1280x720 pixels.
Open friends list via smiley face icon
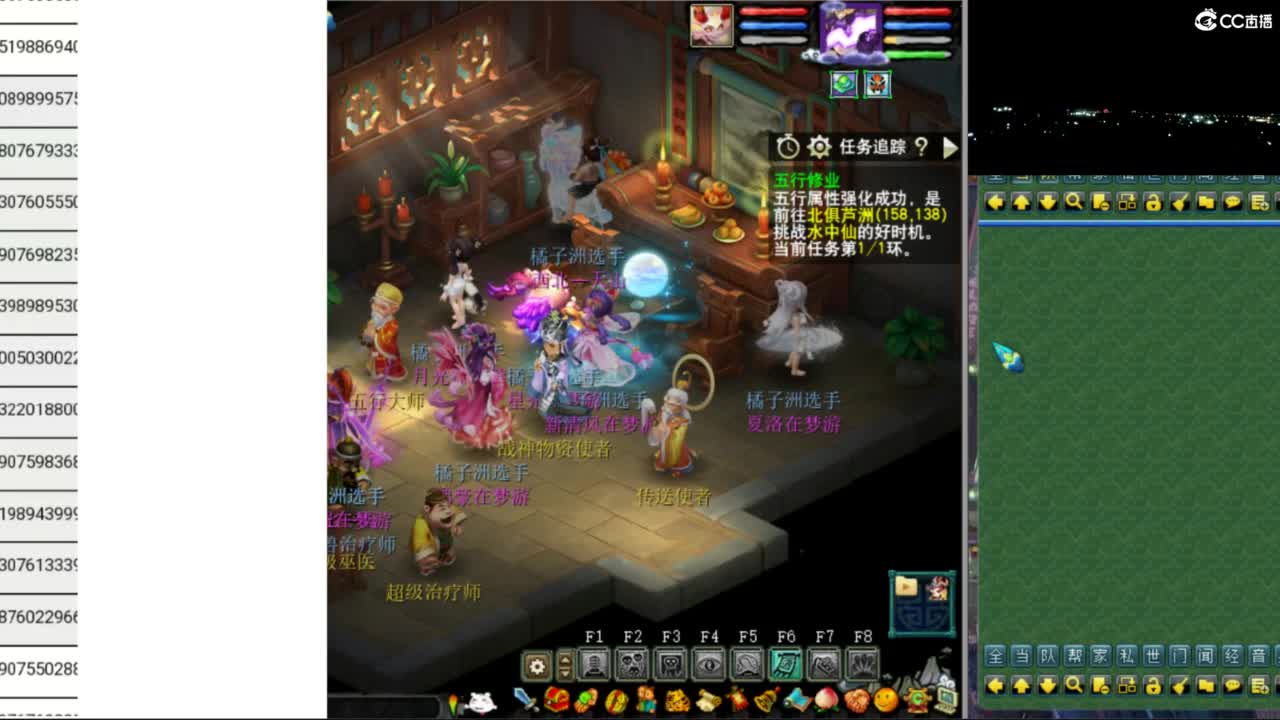point(885,700)
